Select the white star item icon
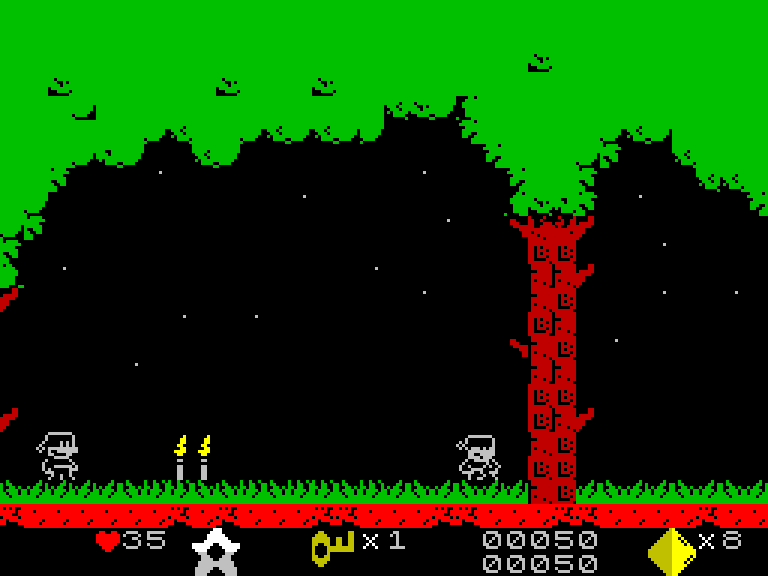768x576 pixels. (214, 551)
